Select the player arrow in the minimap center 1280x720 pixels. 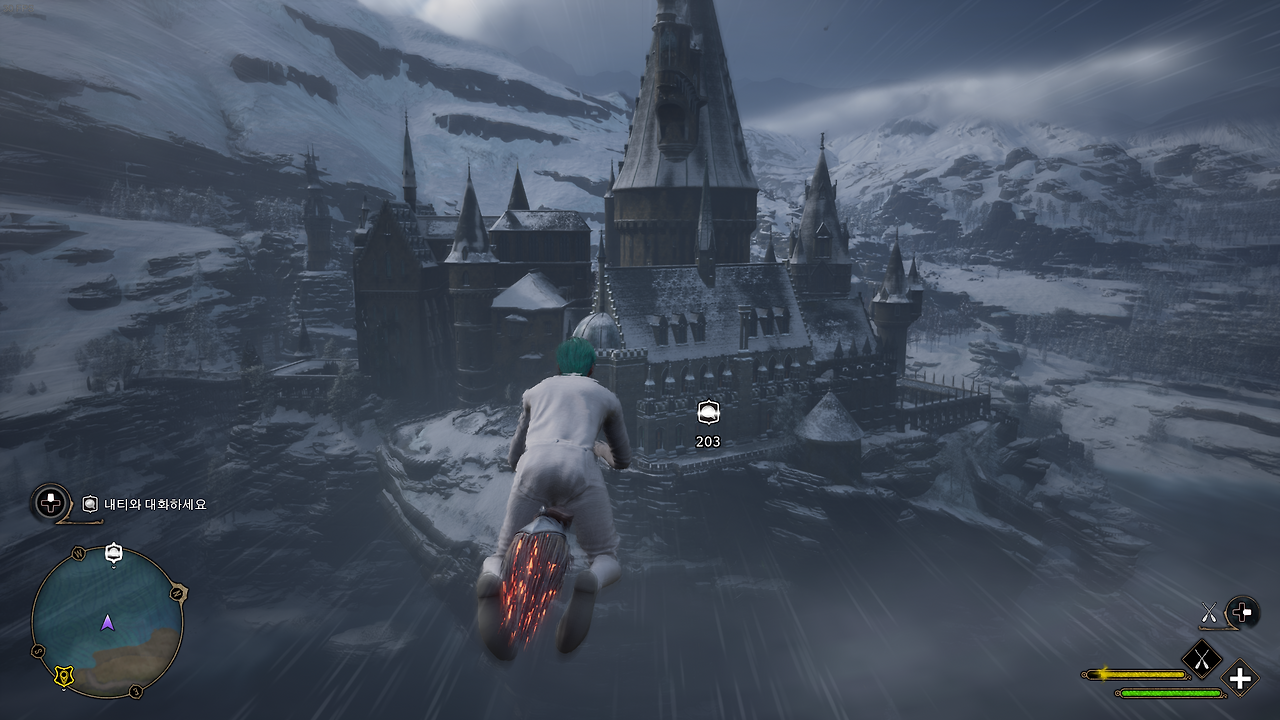point(107,623)
